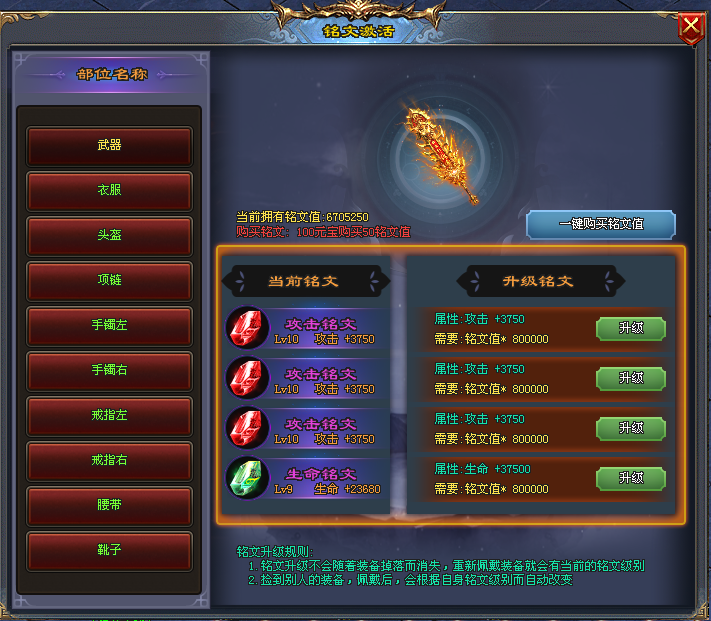The image size is (711, 621).
Task: Show the 靴子 inscriptions
Action: (110, 550)
